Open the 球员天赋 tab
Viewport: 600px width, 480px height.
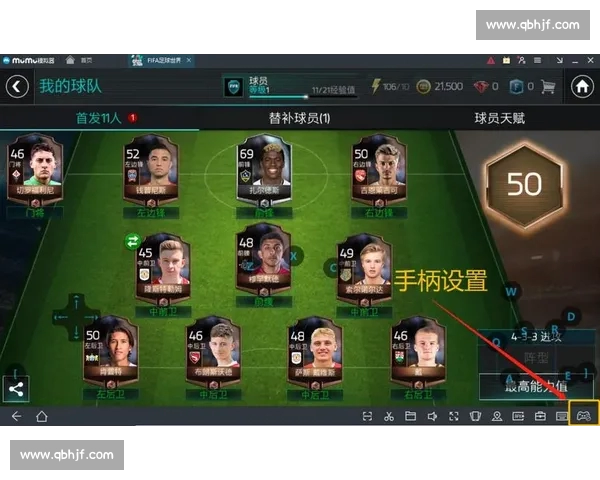click(x=499, y=118)
